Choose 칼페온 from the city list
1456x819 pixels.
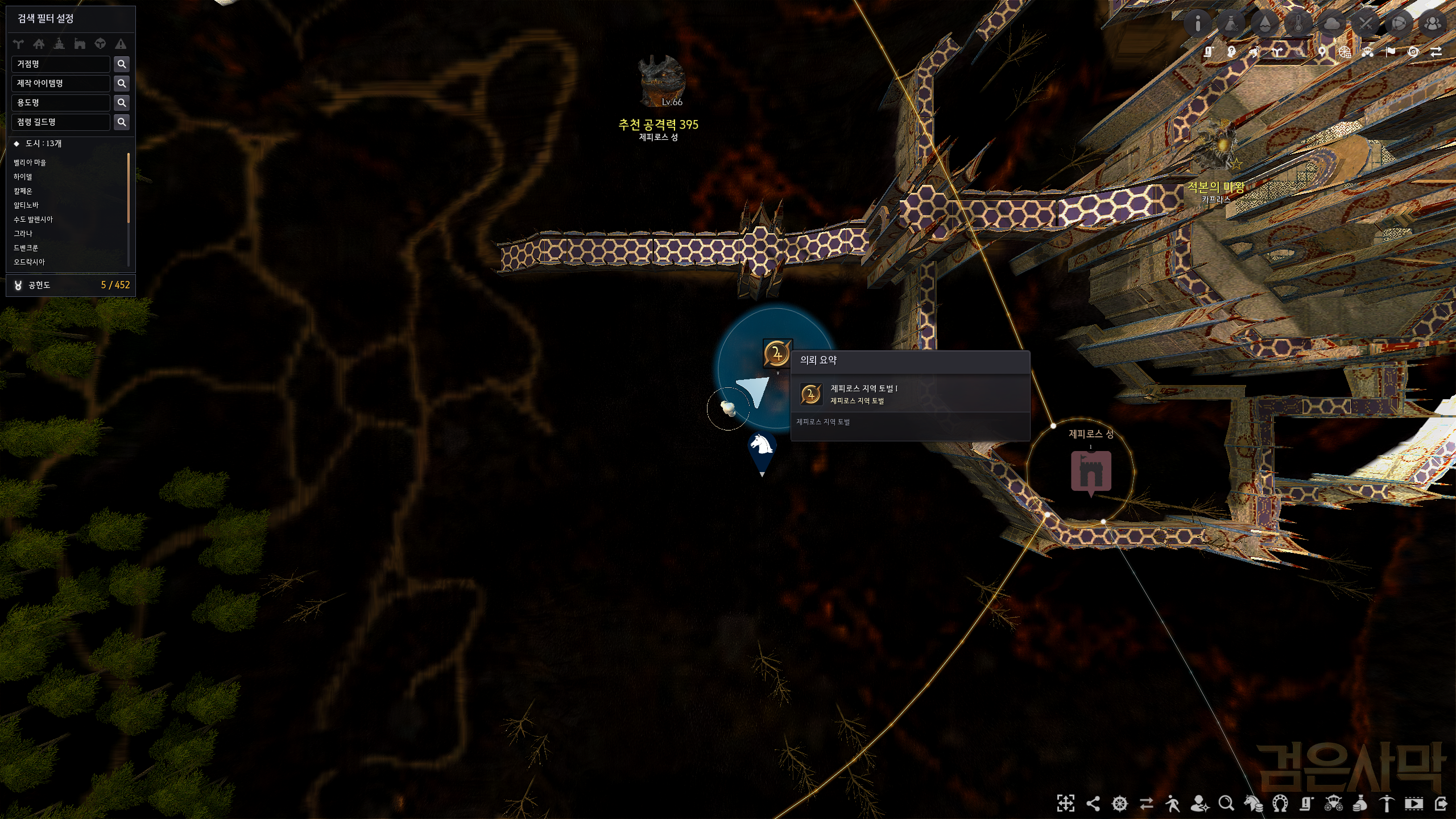coord(23,191)
